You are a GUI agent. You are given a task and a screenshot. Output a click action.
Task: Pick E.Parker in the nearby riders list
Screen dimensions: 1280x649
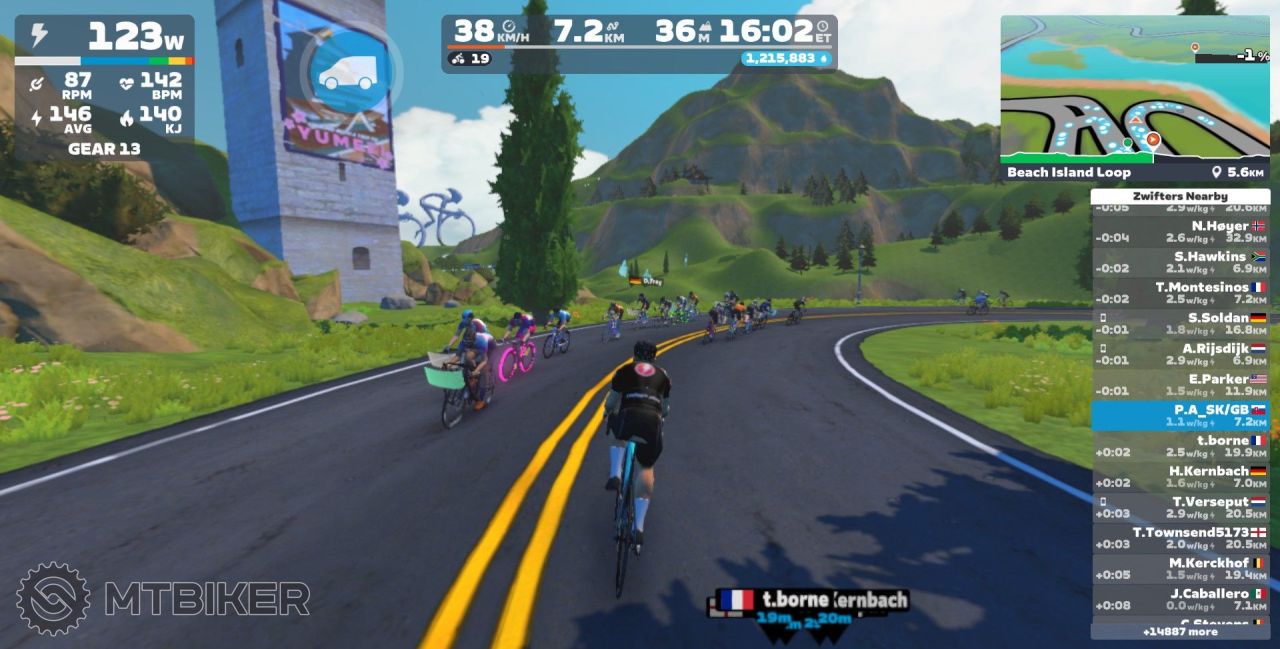[1181, 385]
